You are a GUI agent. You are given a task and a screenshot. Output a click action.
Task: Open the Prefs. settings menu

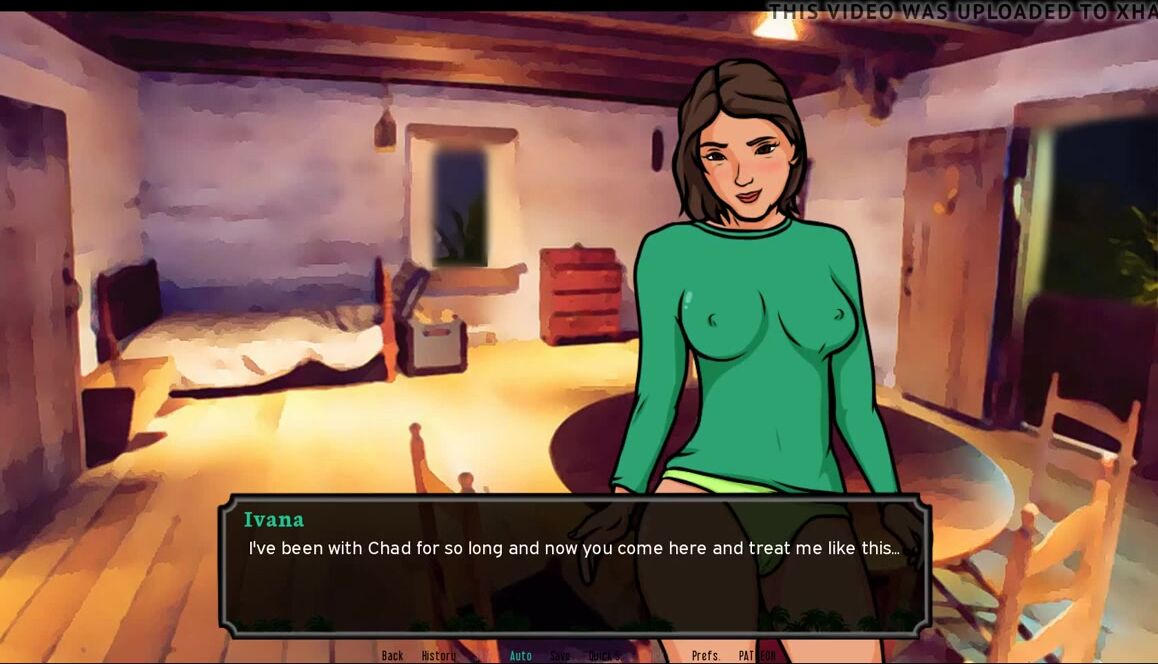point(706,656)
